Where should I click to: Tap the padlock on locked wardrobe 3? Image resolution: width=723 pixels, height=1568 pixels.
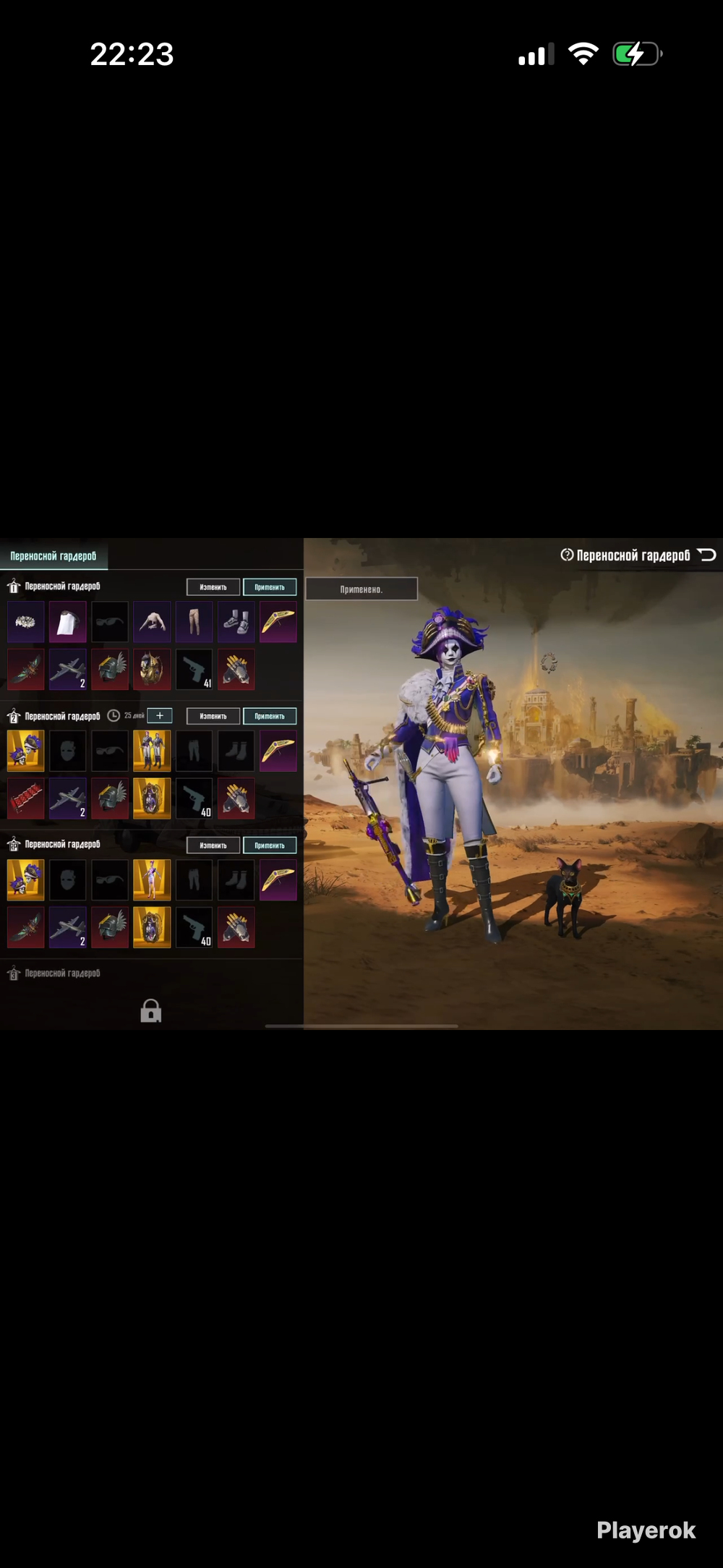tap(150, 1010)
